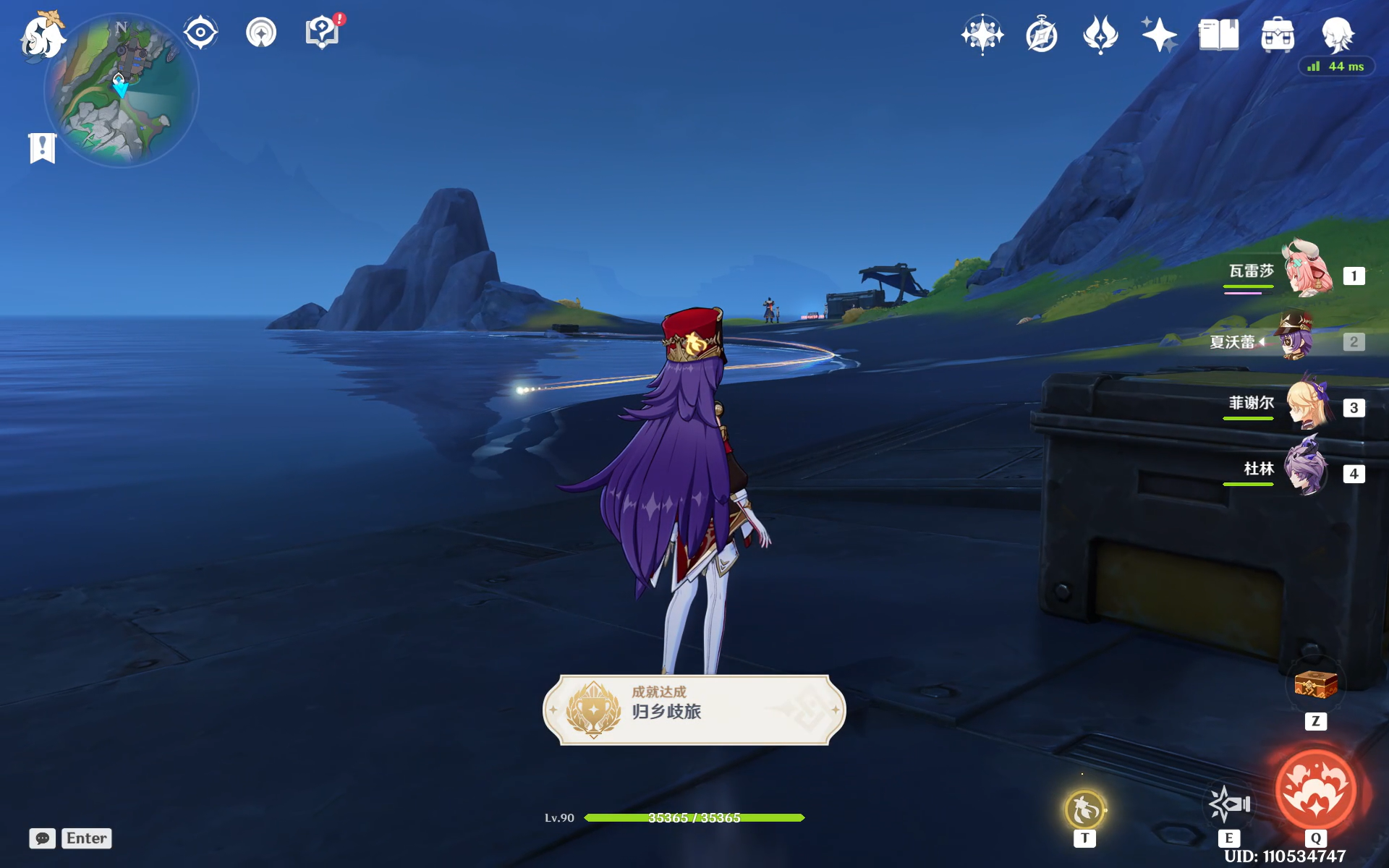Open the adventure compass icon
Viewport: 1389px width, 868px height.
[x=1042, y=35]
